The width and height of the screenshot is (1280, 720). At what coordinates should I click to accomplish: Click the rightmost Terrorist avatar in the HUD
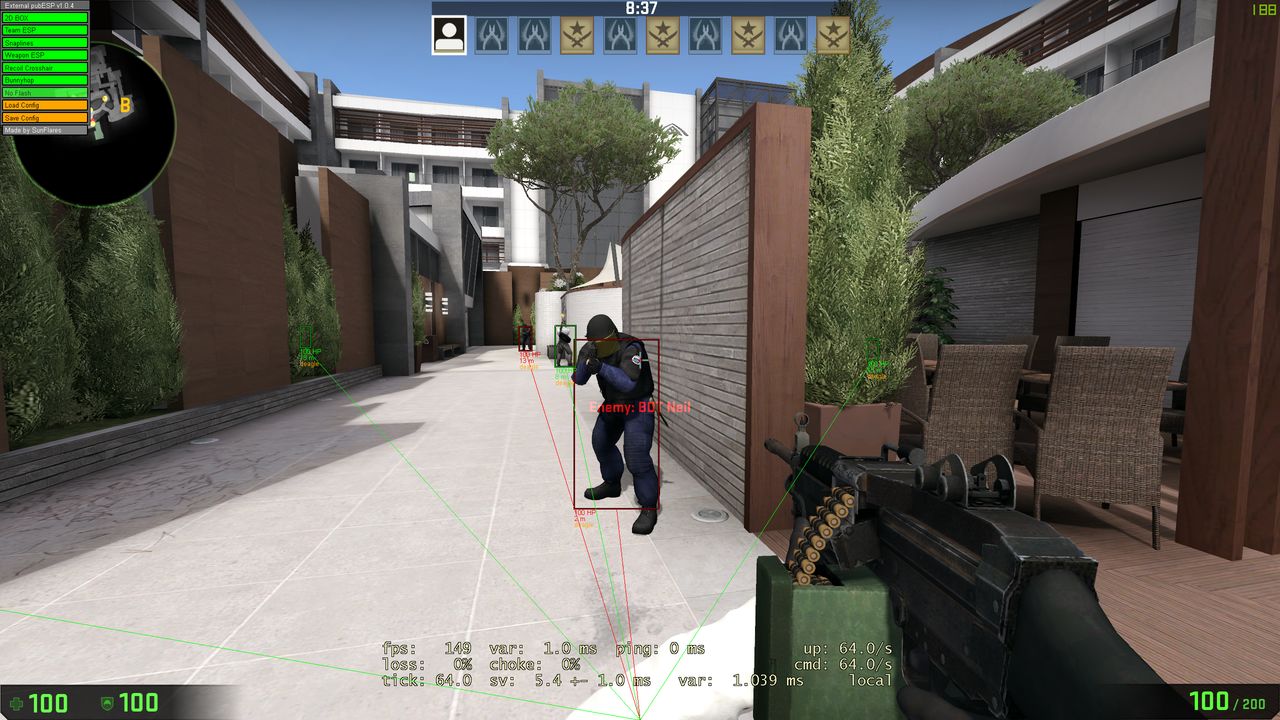point(835,33)
